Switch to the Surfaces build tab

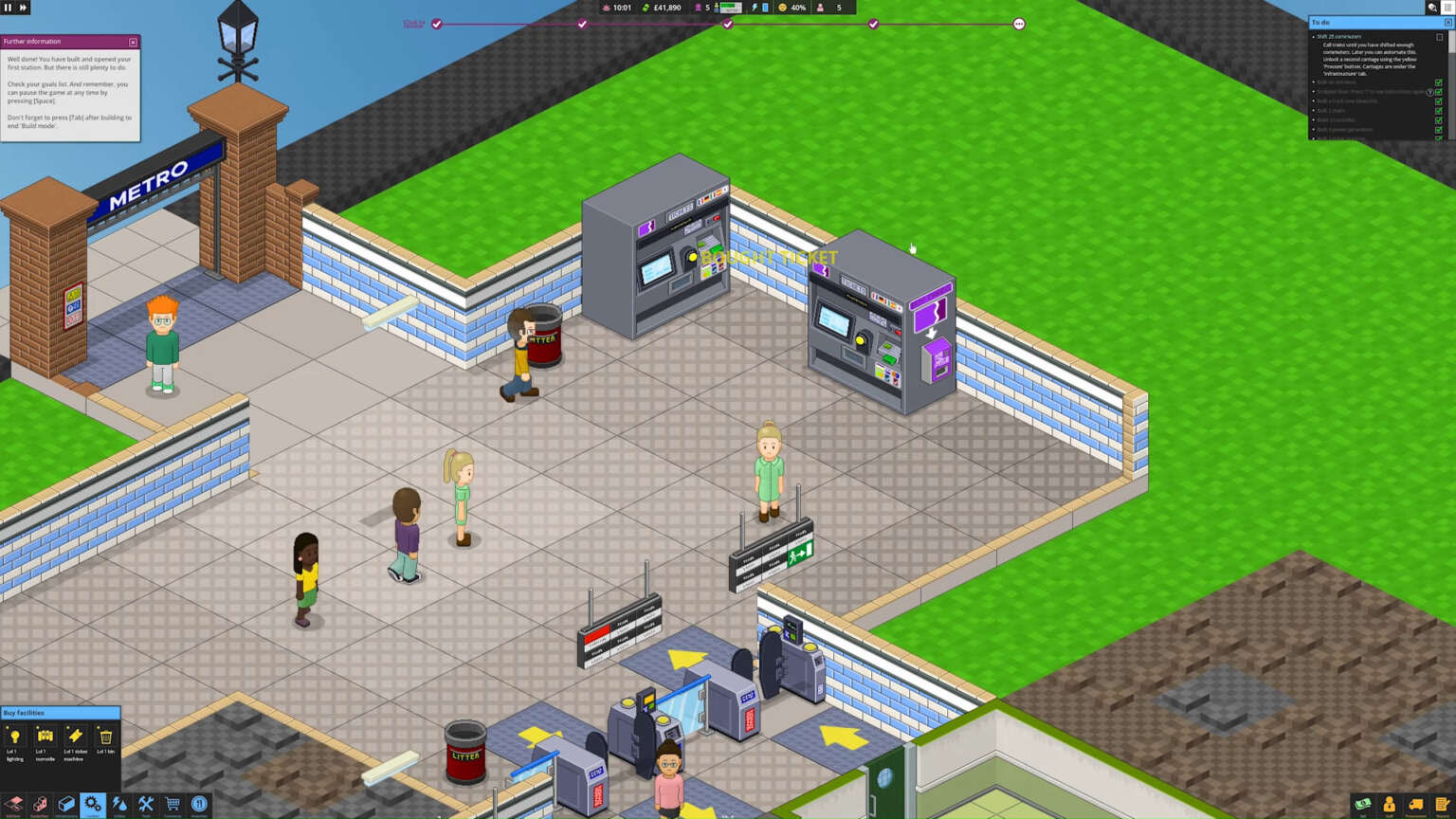pos(12,805)
